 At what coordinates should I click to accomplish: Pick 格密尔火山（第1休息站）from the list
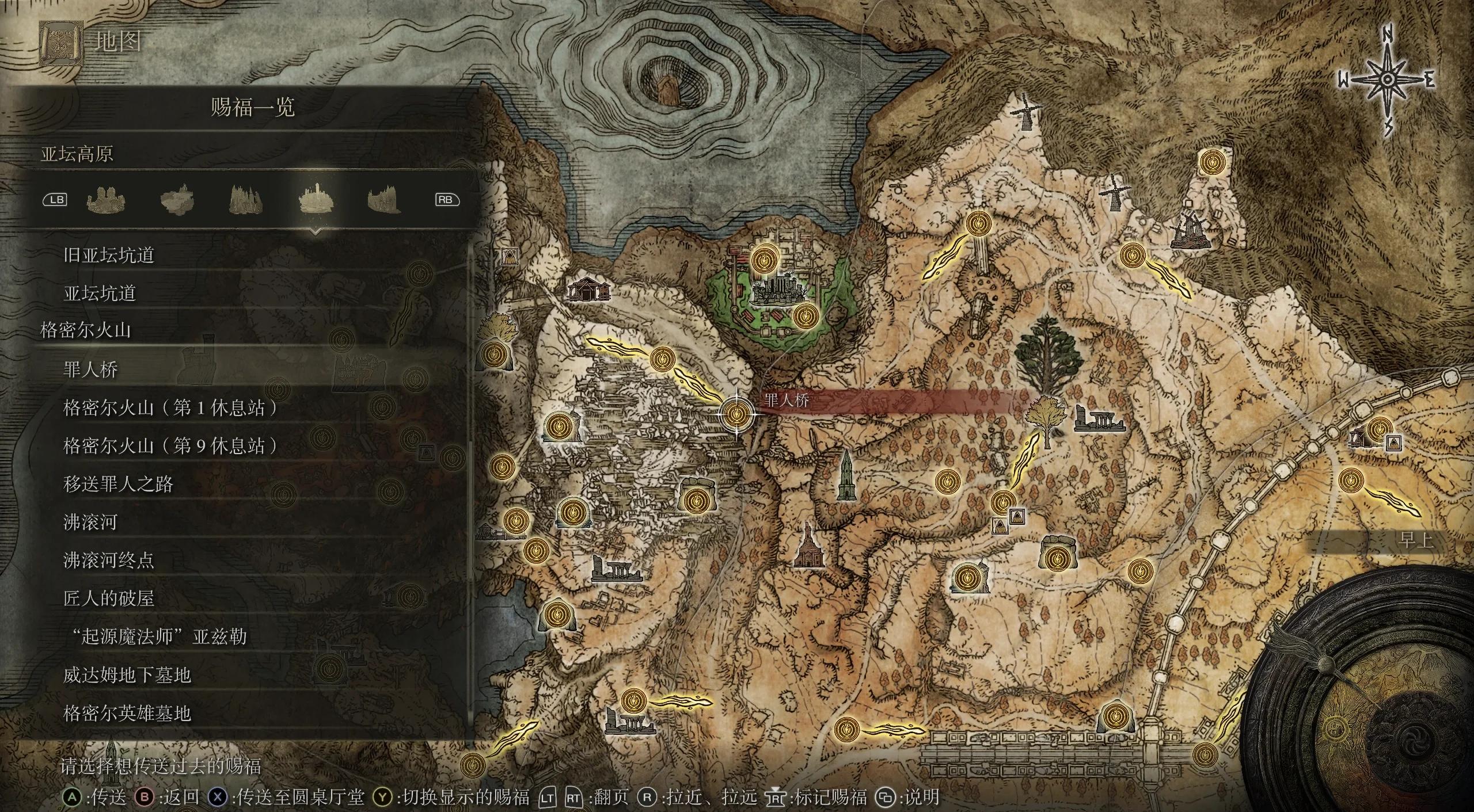coord(171,408)
